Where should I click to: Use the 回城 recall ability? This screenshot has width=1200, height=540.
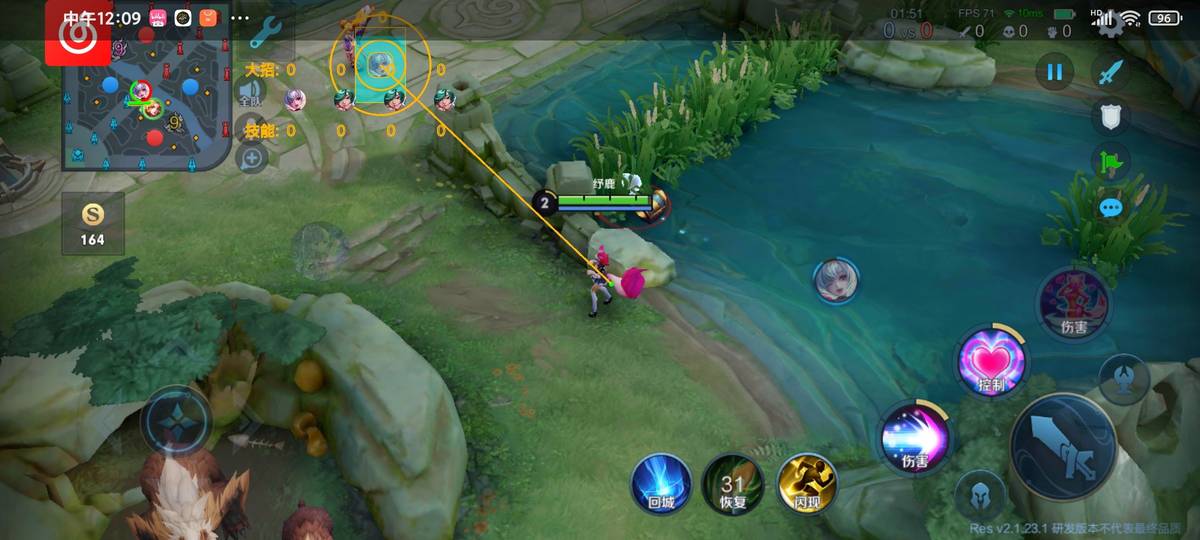pos(661,483)
